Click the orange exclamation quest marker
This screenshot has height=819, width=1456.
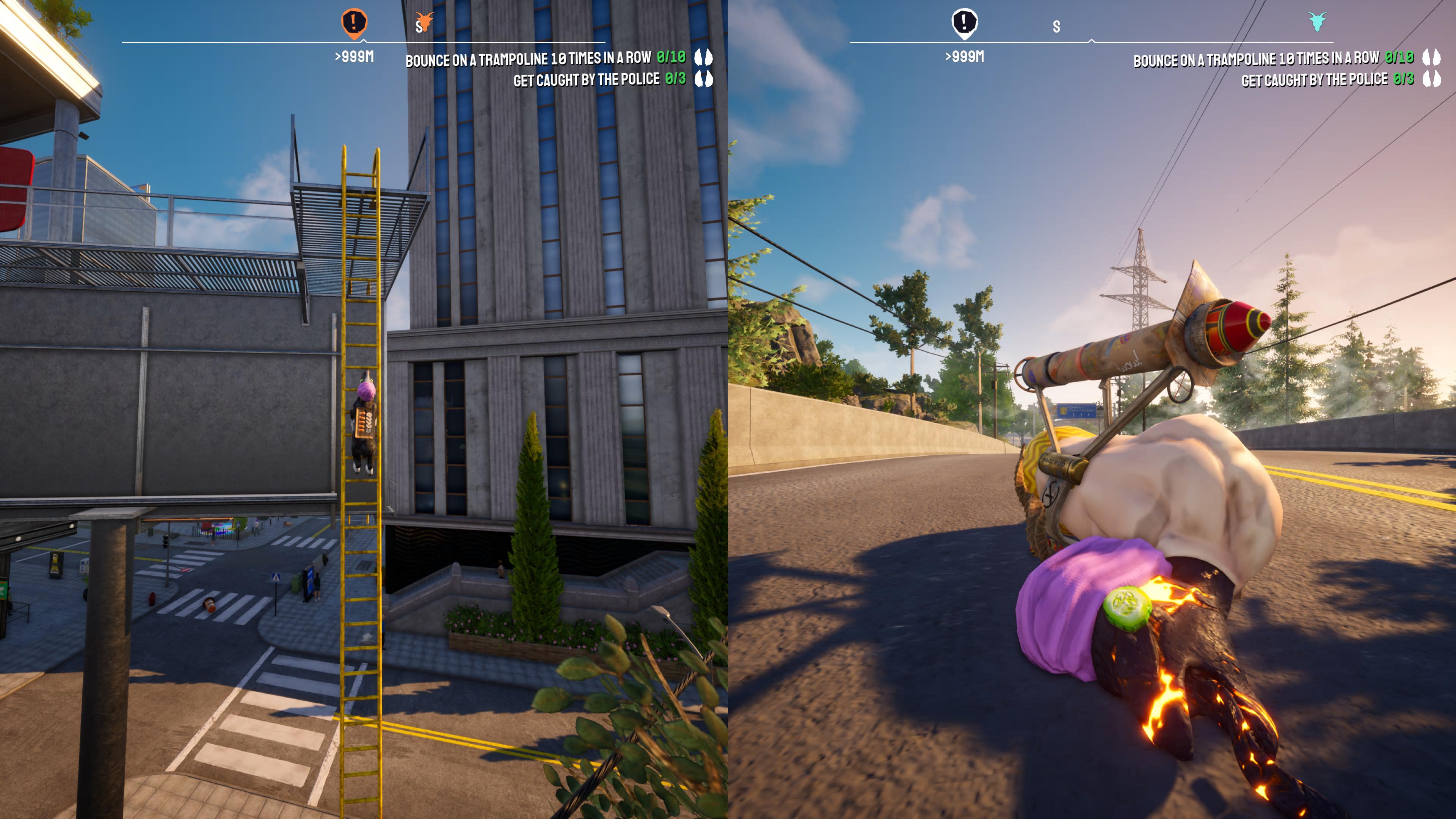click(355, 23)
